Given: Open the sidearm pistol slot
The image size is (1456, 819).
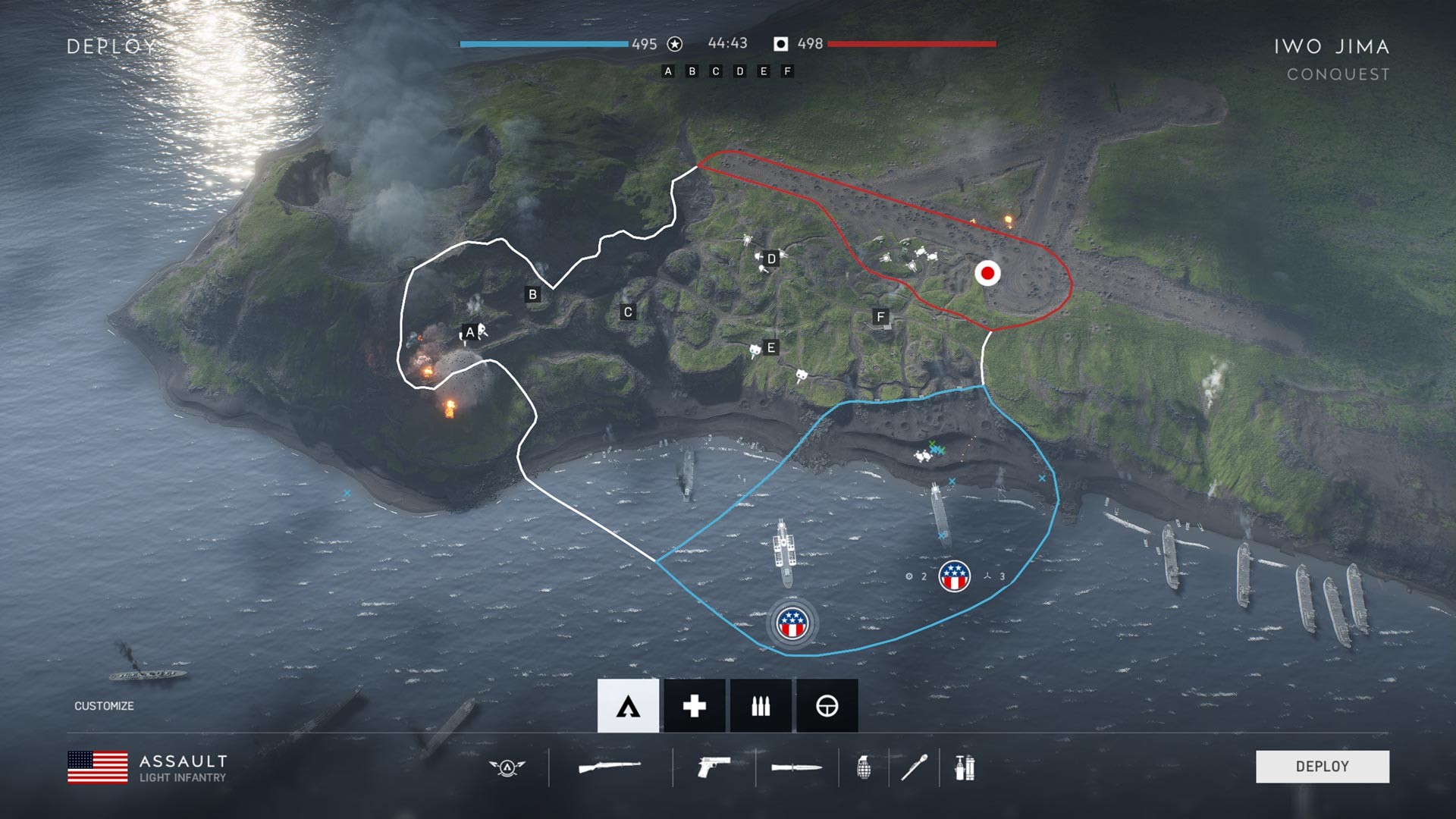Looking at the screenshot, I should 713,765.
